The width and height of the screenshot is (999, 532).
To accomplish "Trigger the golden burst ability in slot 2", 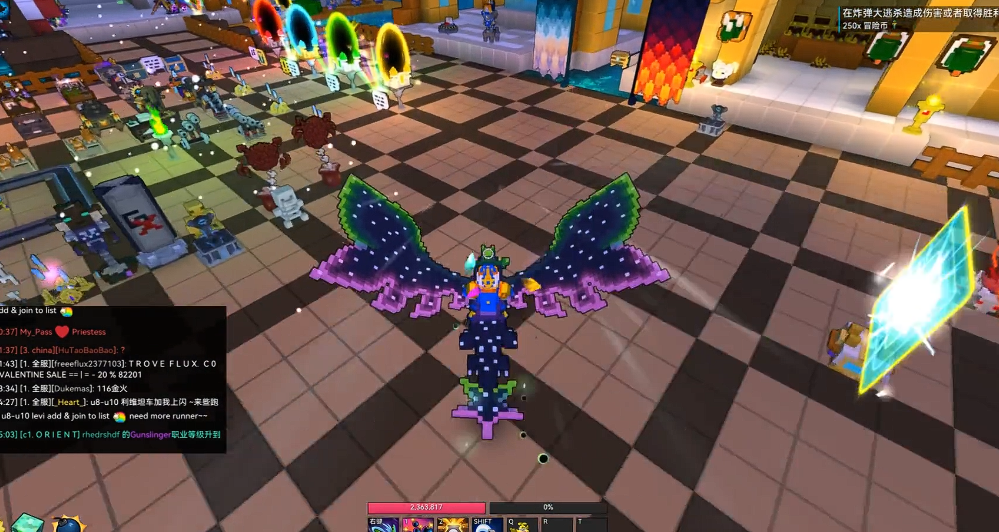I will pyautogui.click(x=453, y=525).
